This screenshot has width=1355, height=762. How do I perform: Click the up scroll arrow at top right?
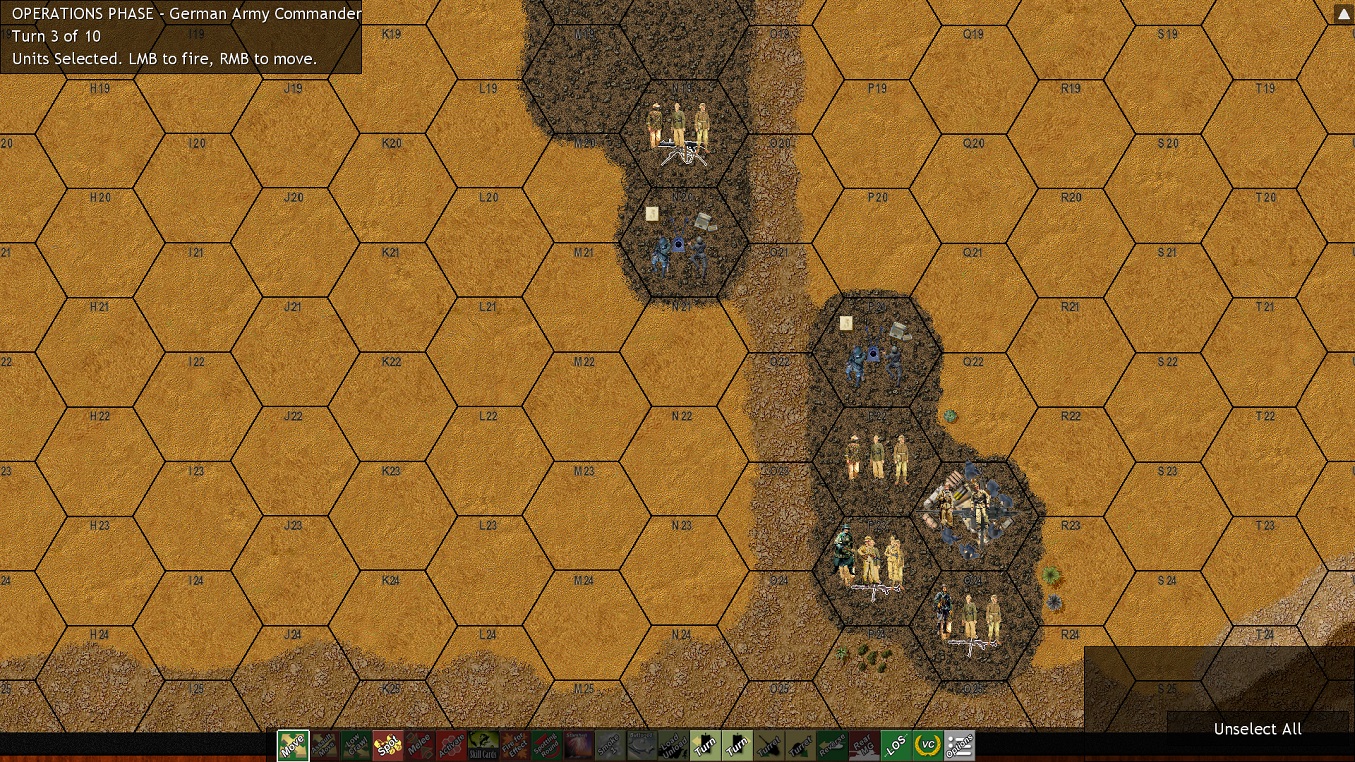[1343, 13]
